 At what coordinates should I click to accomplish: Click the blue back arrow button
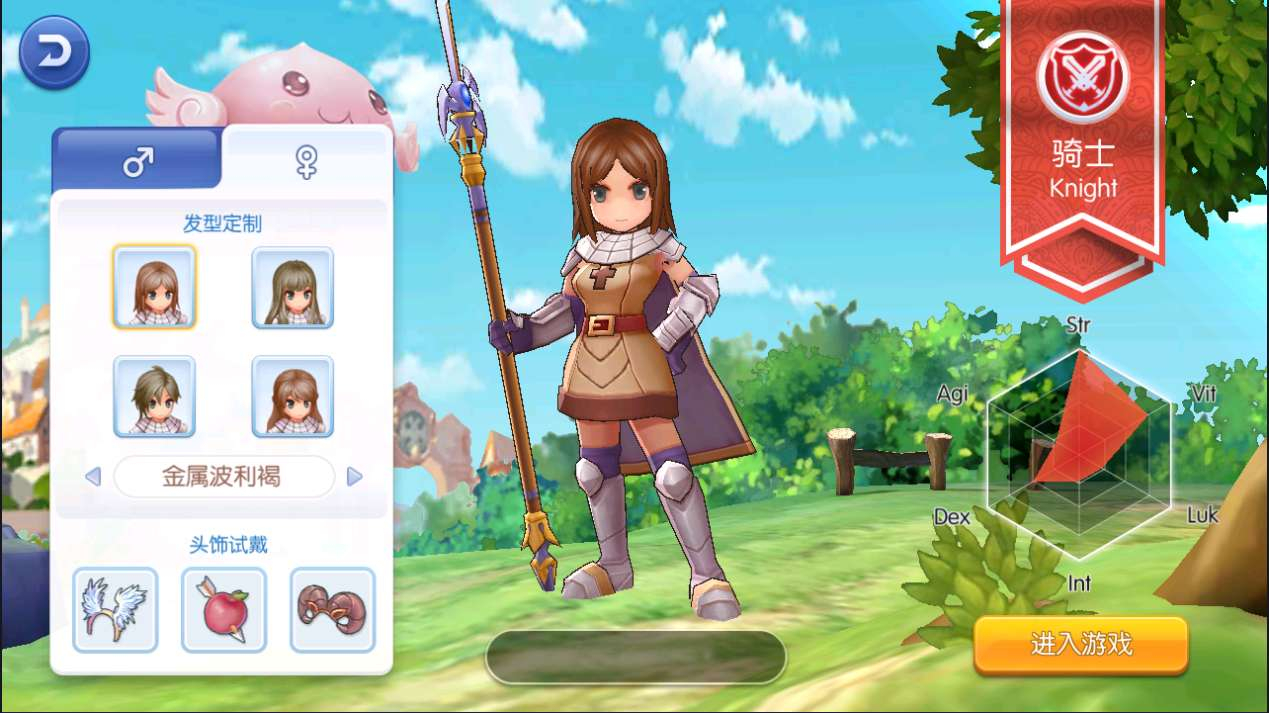tap(54, 53)
